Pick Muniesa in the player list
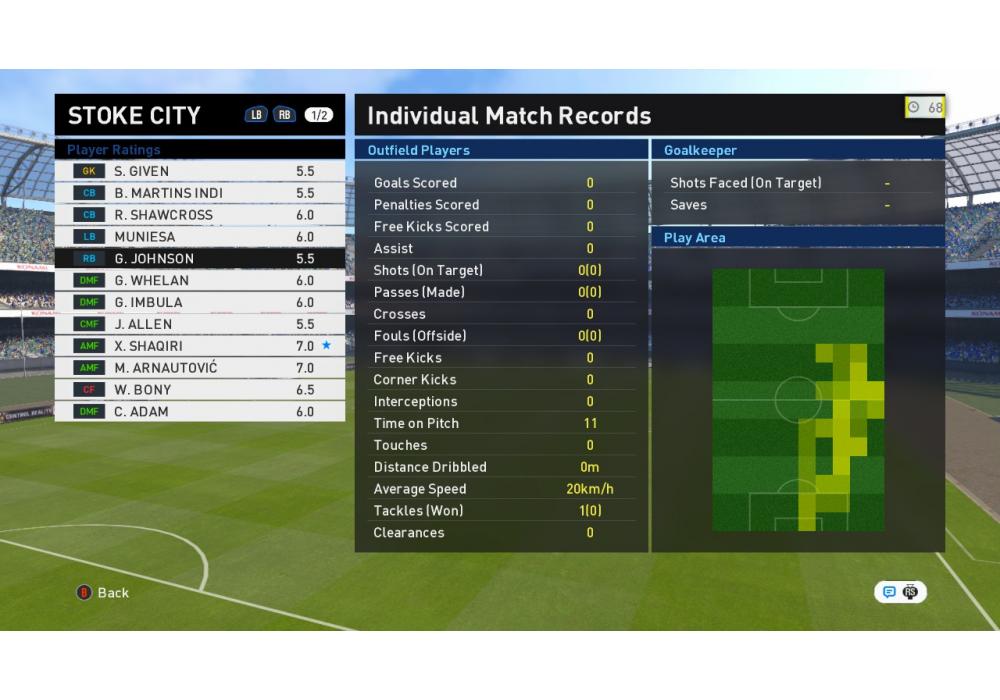This screenshot has width=1000, height=700. tap(199, 237)
